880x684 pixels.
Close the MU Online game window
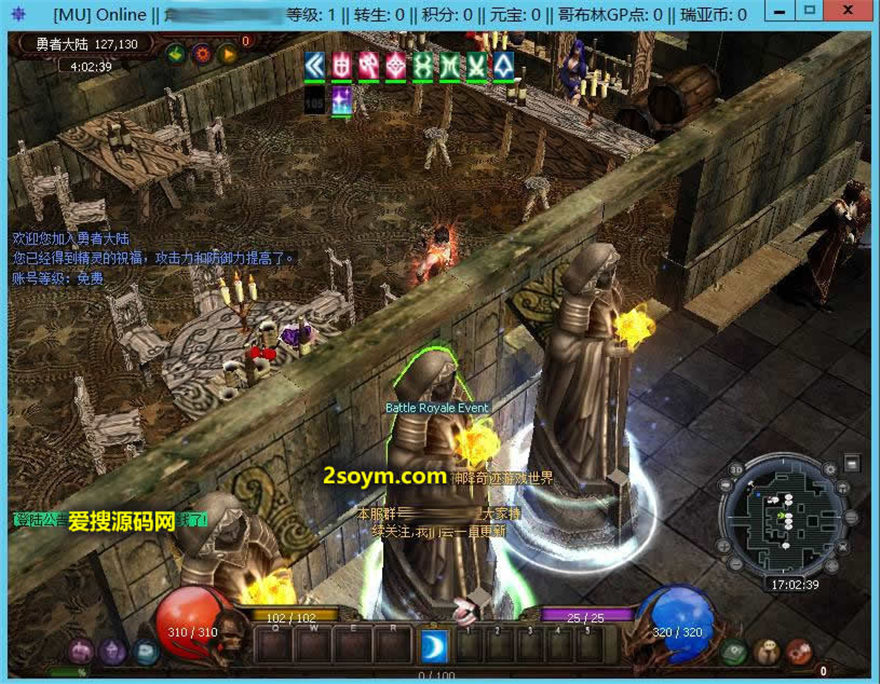pos(849,11)
